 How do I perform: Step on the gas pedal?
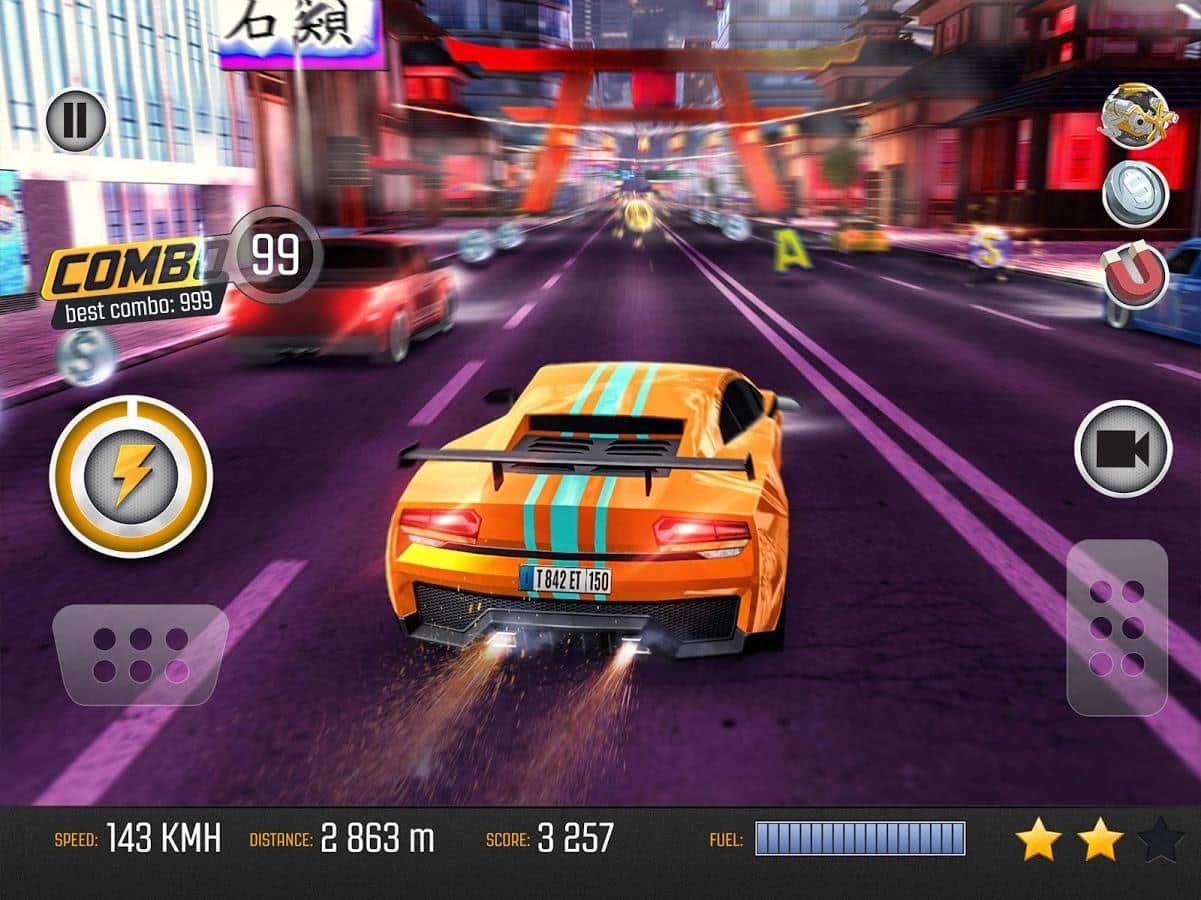point(1117,627)
